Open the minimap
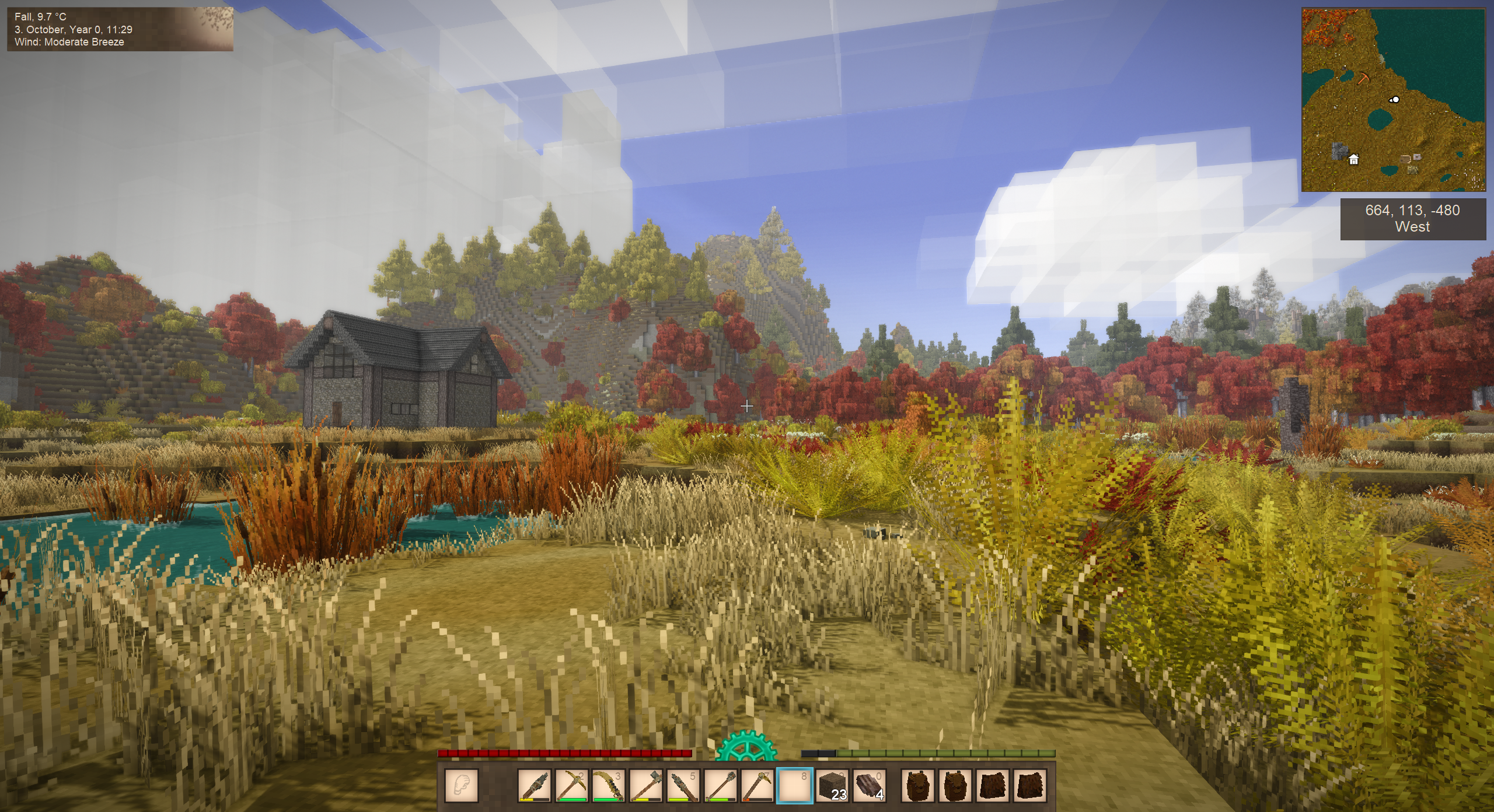Viewport: 1494px width, 812px height. coord(1394,100)
